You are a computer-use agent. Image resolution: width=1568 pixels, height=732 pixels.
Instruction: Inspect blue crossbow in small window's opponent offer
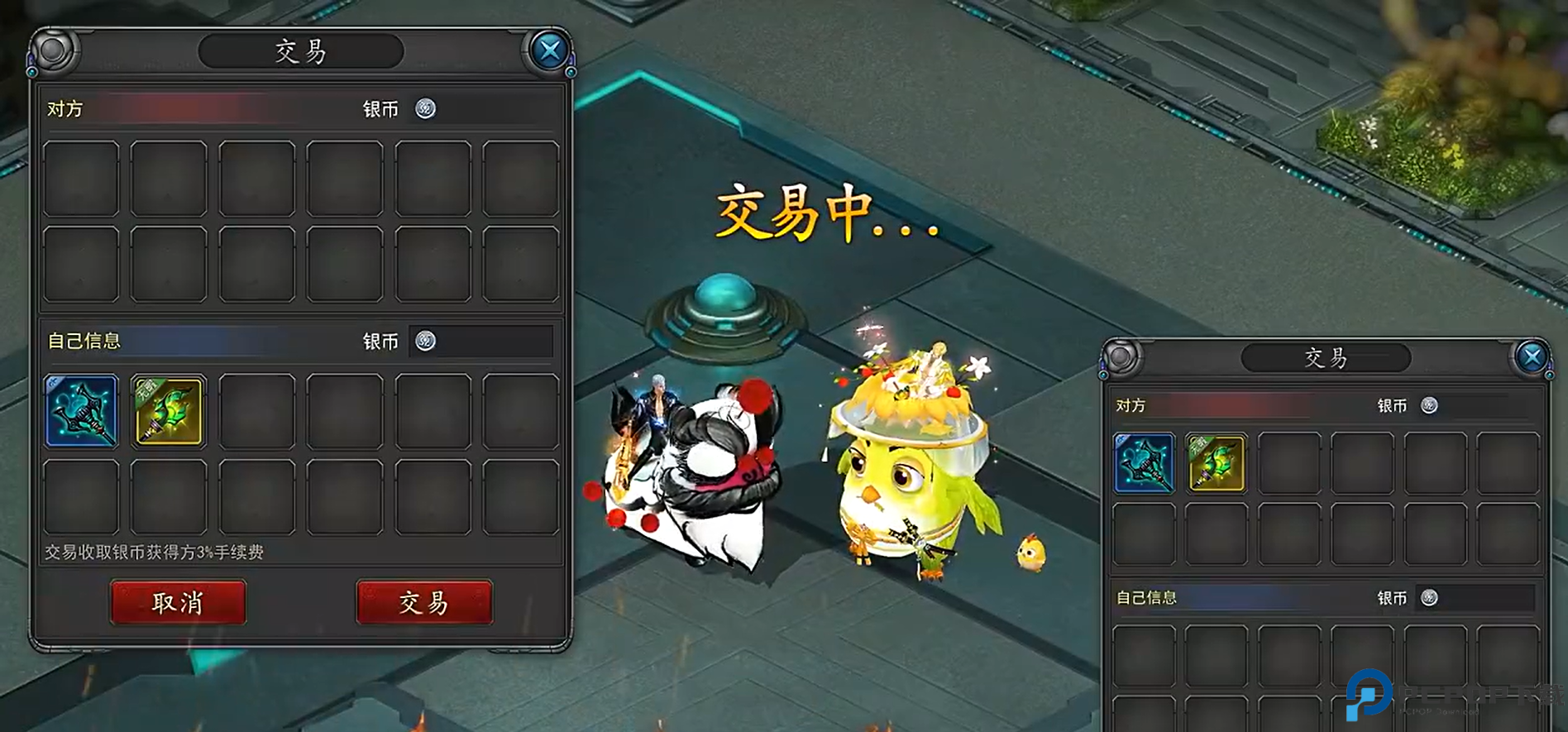[1144, 463]
